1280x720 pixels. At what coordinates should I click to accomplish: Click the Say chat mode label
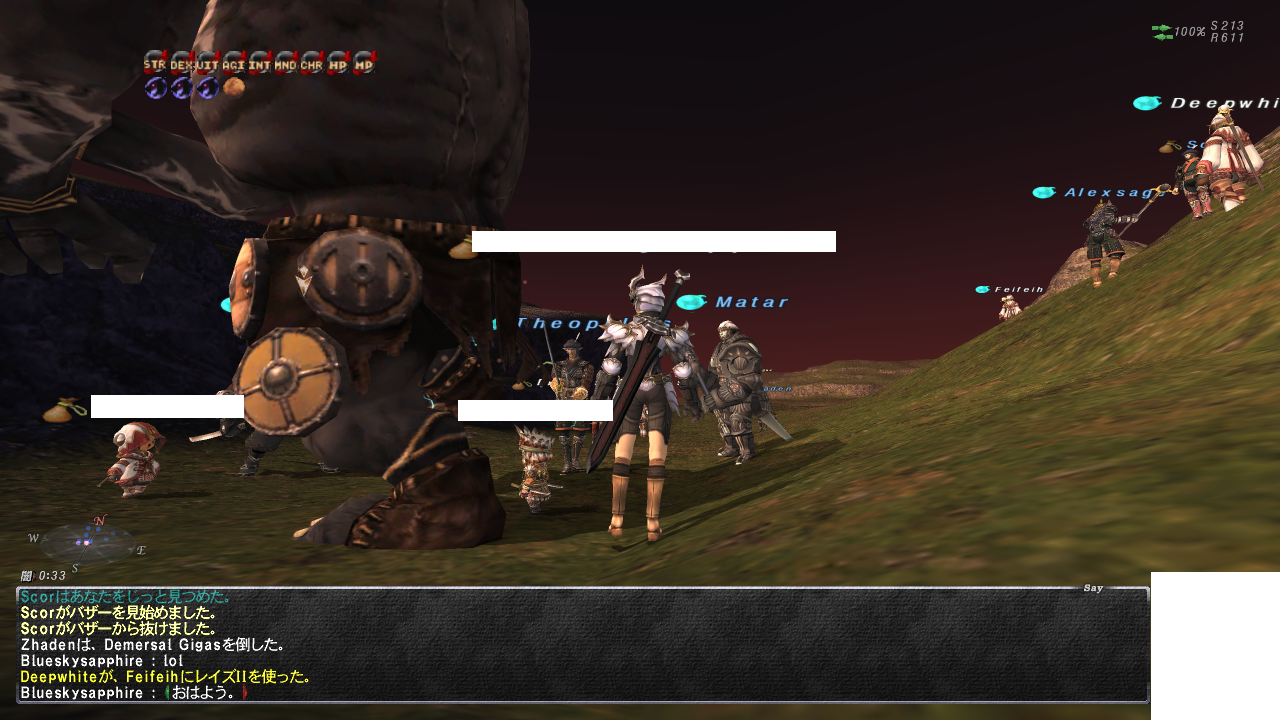coord(1093,588)
